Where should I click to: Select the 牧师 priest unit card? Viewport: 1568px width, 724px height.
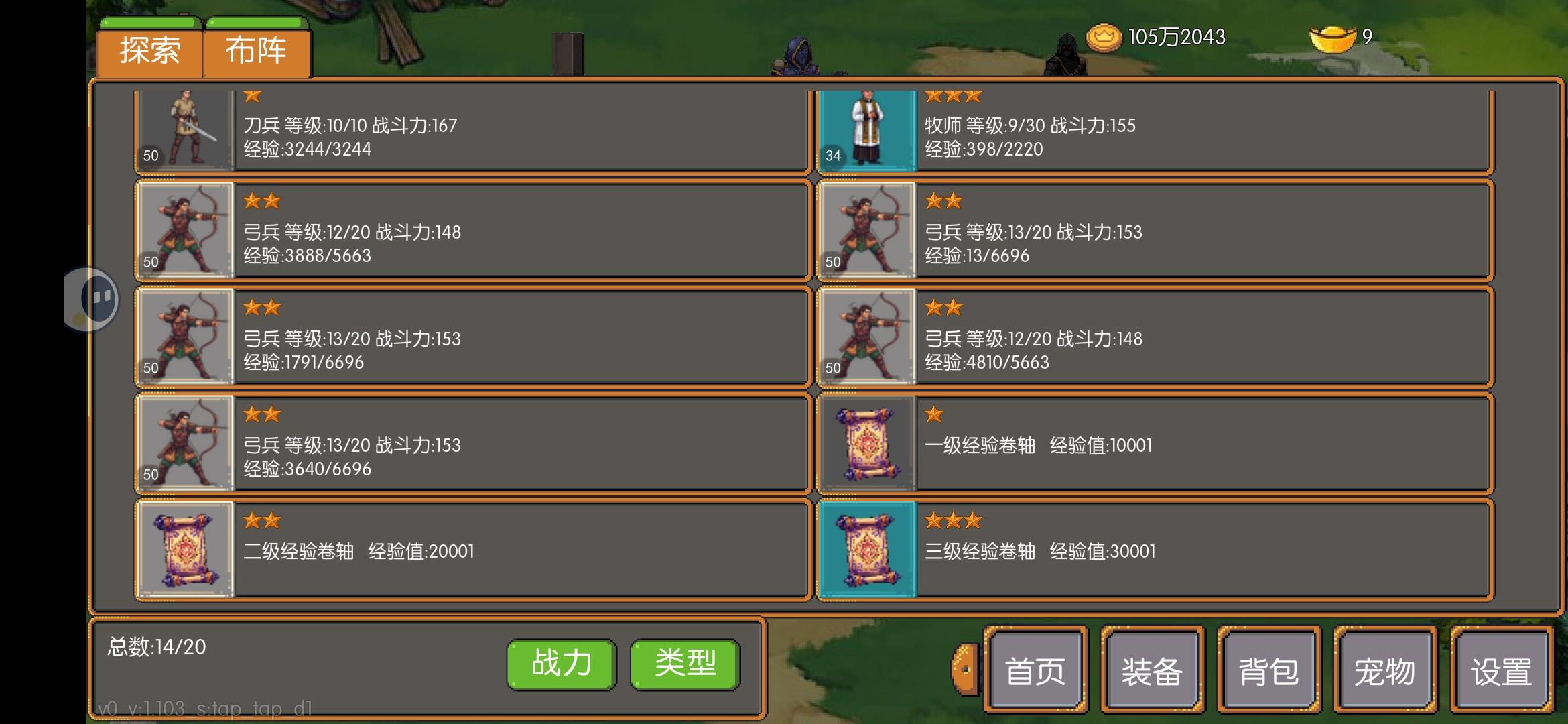(x=1139, y=131)
